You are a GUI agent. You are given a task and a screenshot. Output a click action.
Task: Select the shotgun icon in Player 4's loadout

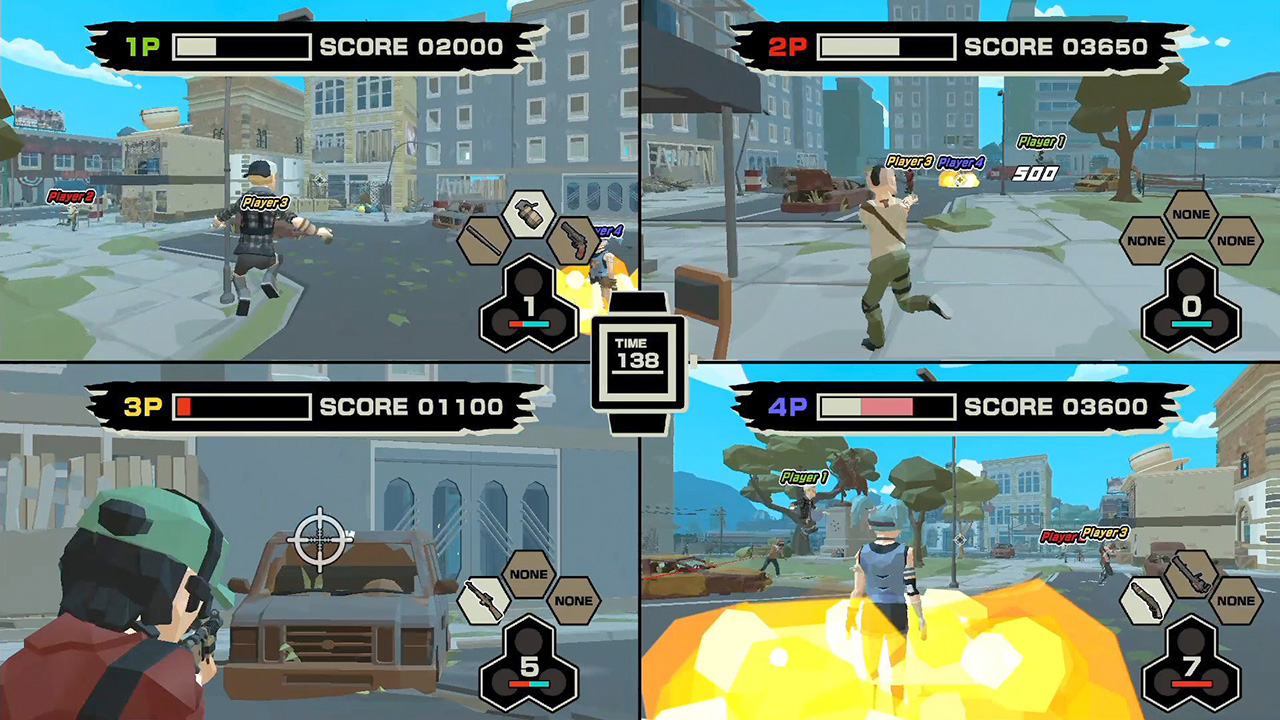[1148, 602]
